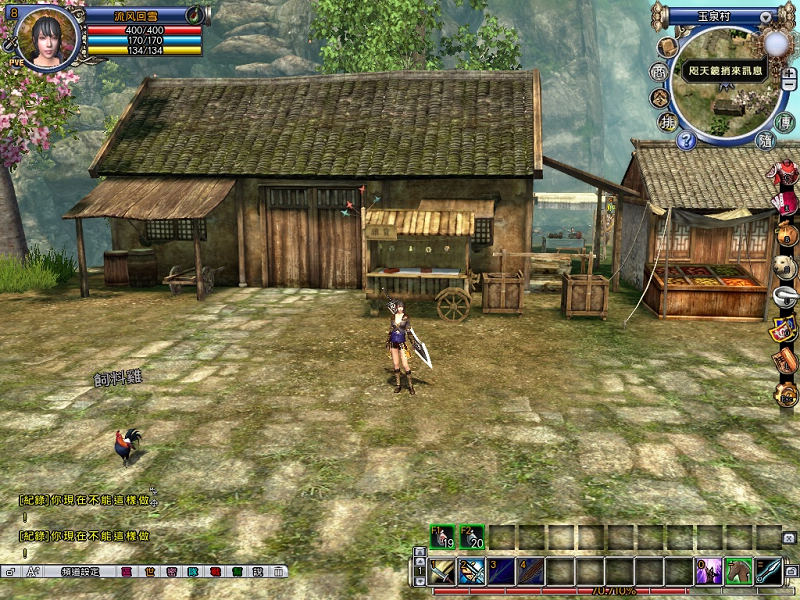Activate the blue sword skill in slot 2
Image resolution: width=800 pixels, height=600 pixels.
point(472,572)
